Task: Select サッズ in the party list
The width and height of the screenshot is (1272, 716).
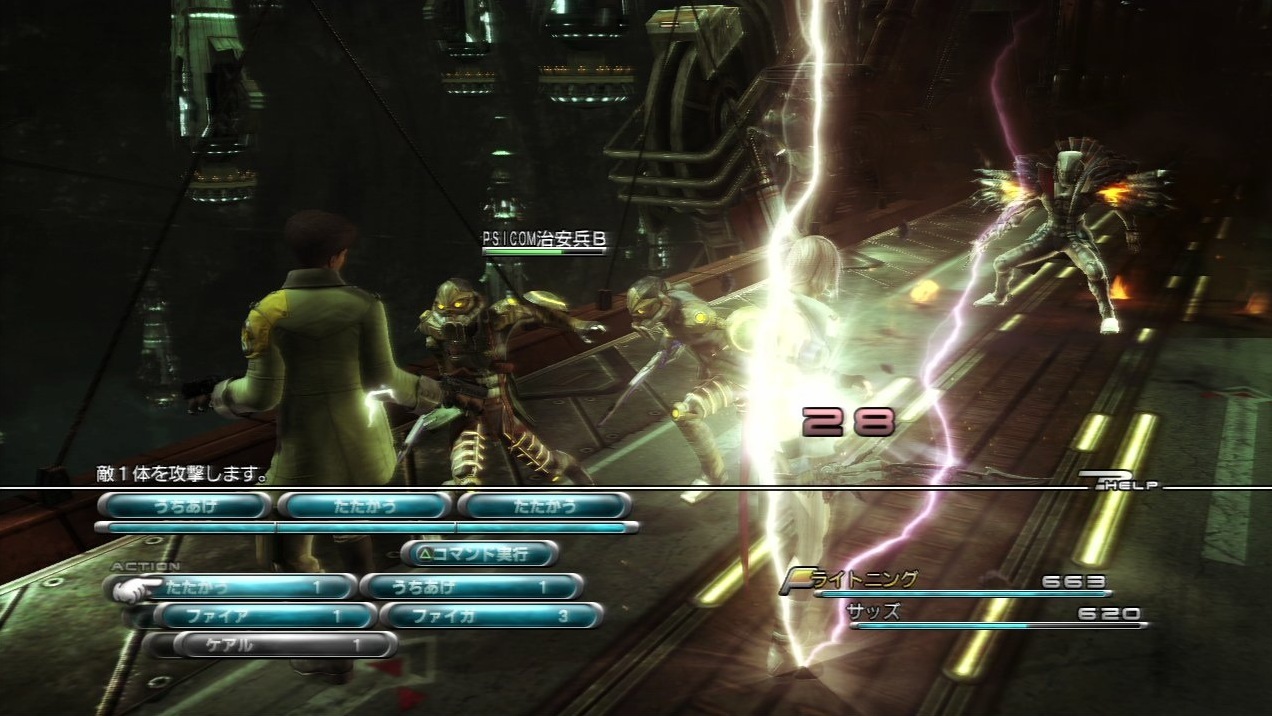Action: 873,612
